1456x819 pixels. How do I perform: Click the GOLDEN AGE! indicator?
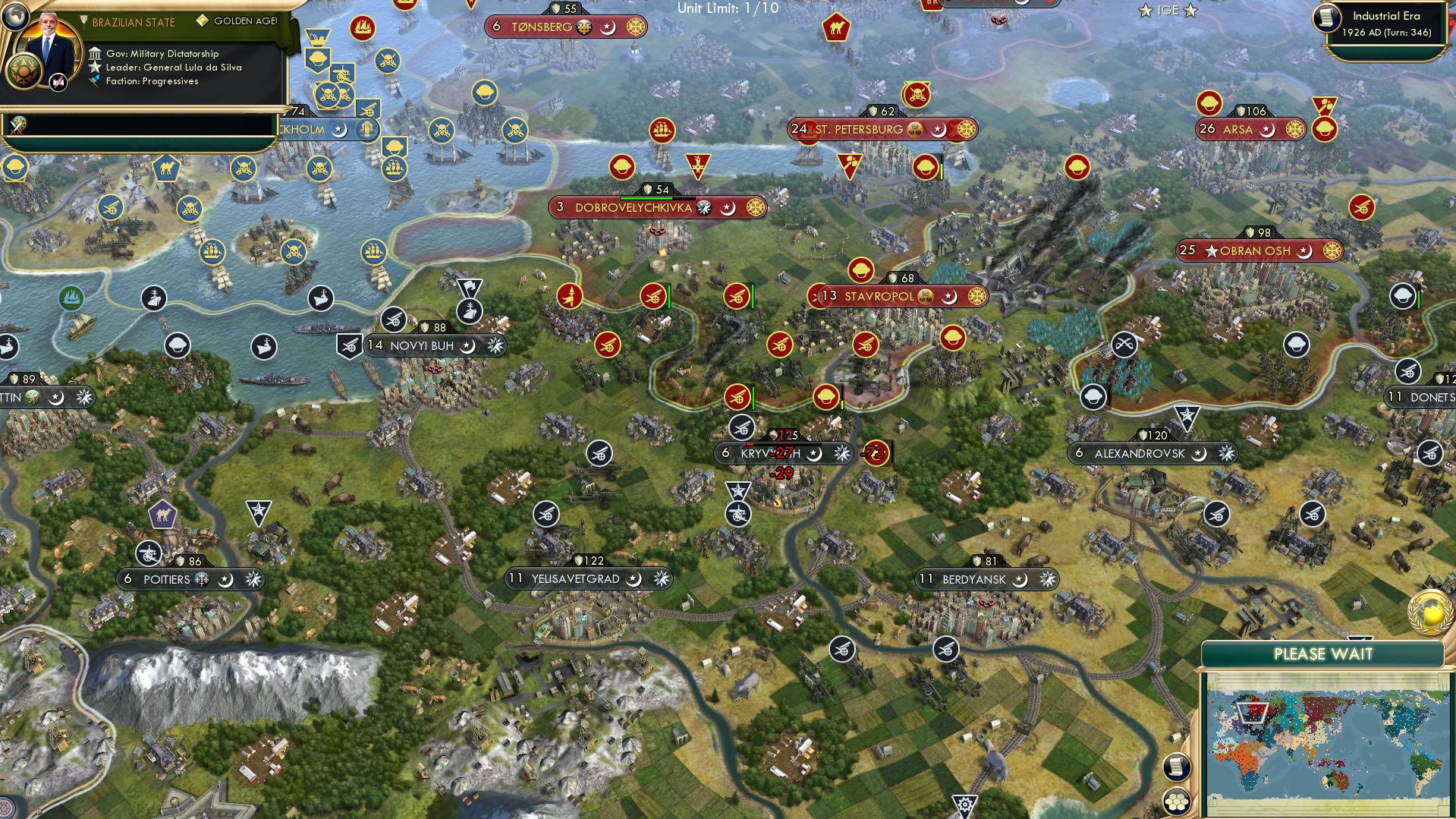(241, 22)
